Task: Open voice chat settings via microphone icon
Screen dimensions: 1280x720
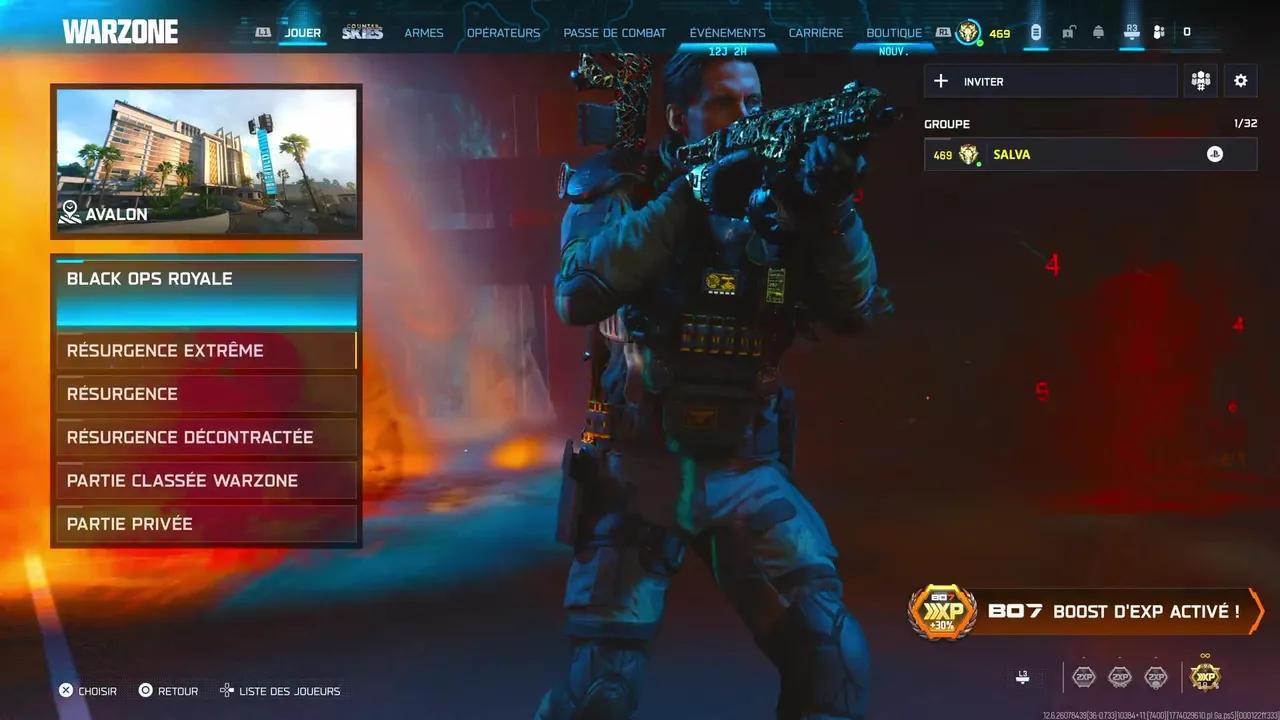Action: point(1037,31)
